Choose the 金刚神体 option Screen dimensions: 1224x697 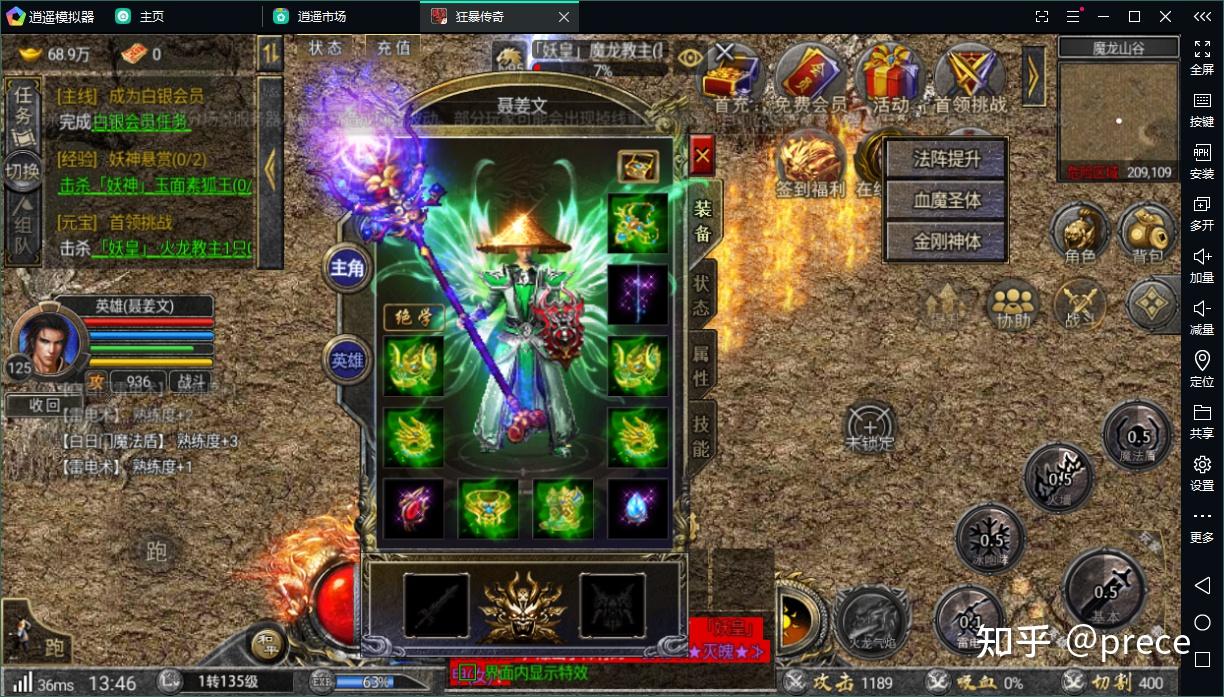(947, 241)
